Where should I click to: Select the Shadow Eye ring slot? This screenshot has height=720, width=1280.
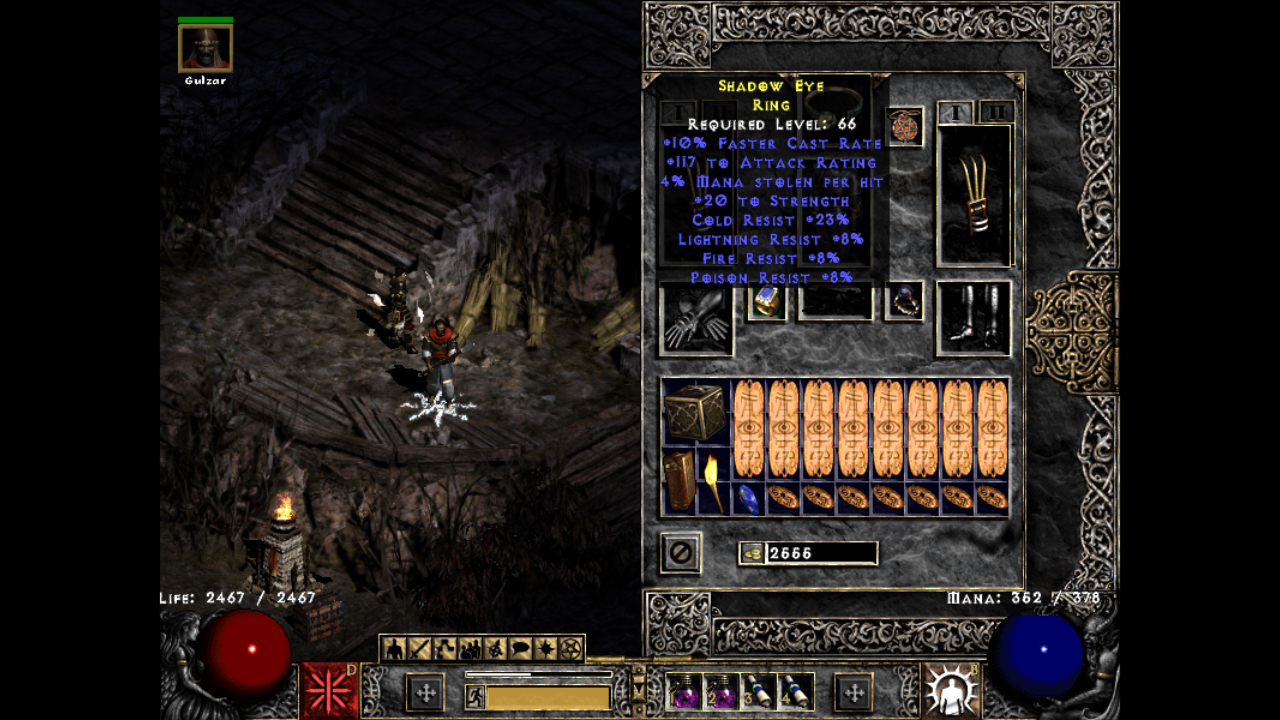coord(904,301)
